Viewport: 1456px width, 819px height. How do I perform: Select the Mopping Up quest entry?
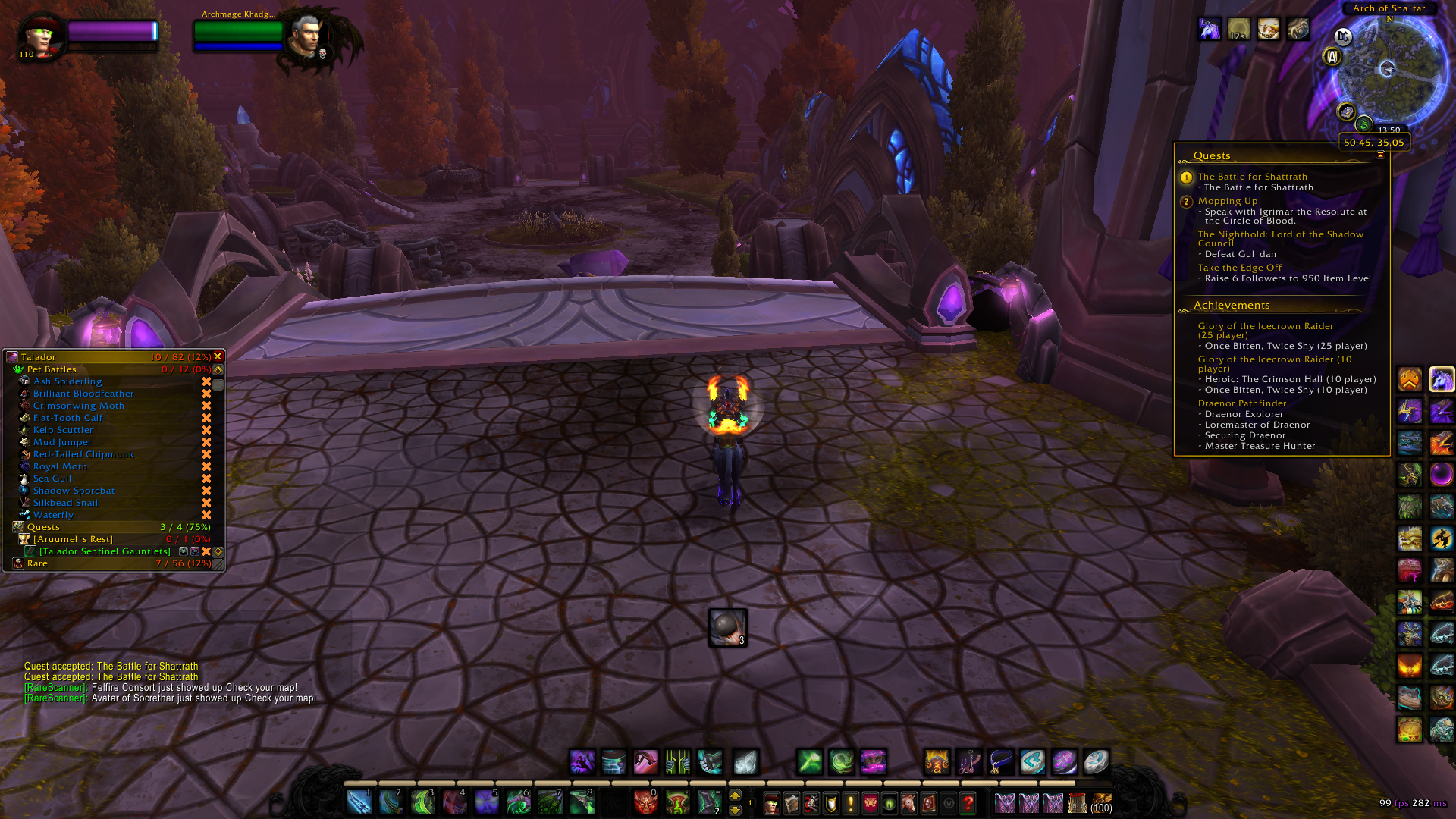pos(1227,201)
